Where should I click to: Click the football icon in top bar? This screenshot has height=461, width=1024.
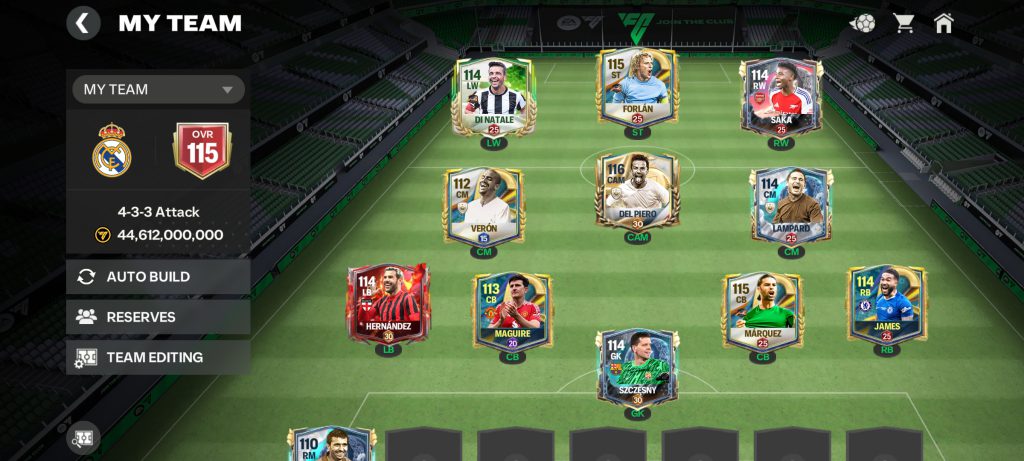pyautogui.click(x=862, y=23)
